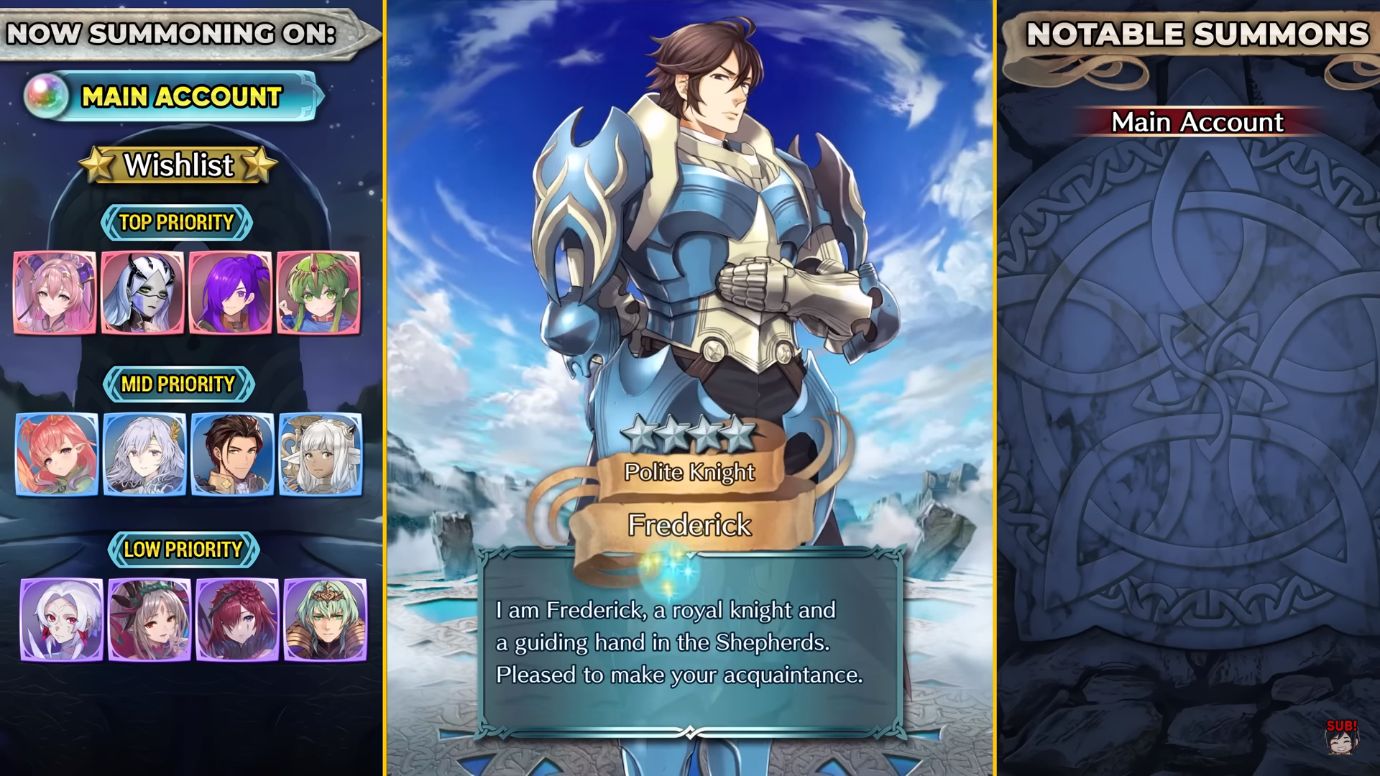Image resolution: width=1380 pixels, height=776 pixels.
Task: Advance Frederick's introduction dialogue box
Action: pyautogui.click(x=690, y=642)
